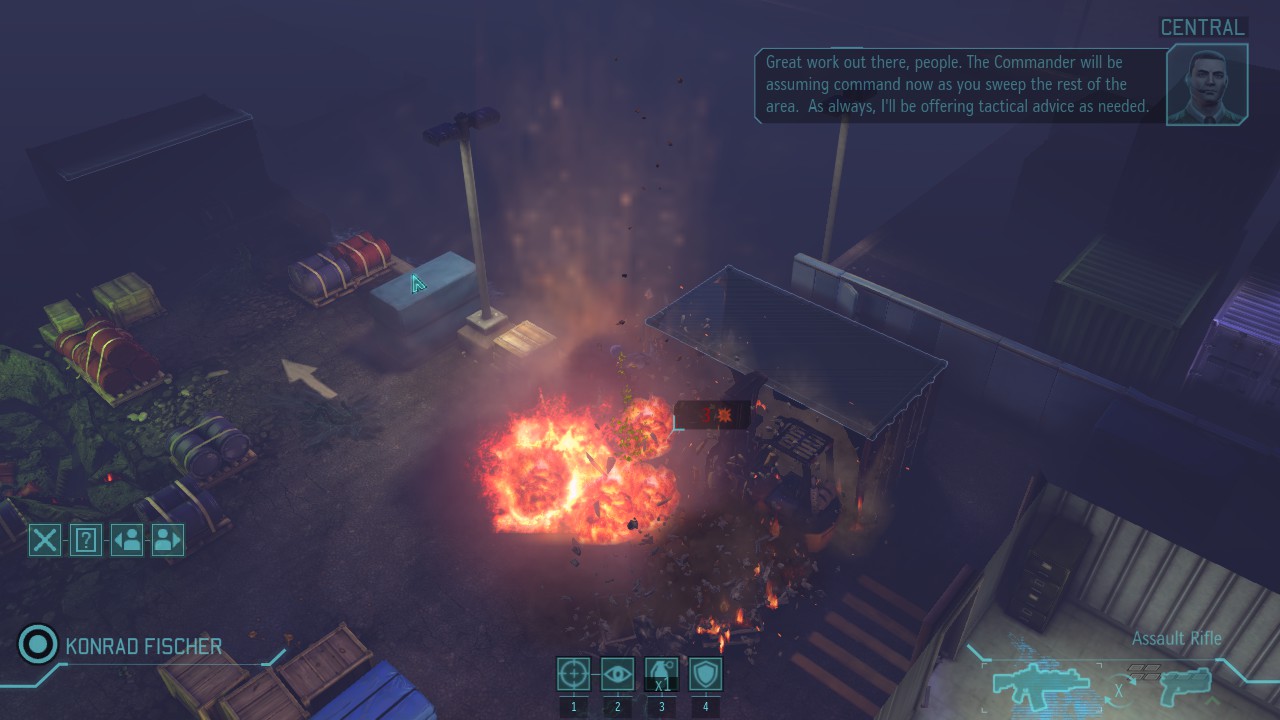Select the eye-shaped Overwatch ability

(618, 674)
